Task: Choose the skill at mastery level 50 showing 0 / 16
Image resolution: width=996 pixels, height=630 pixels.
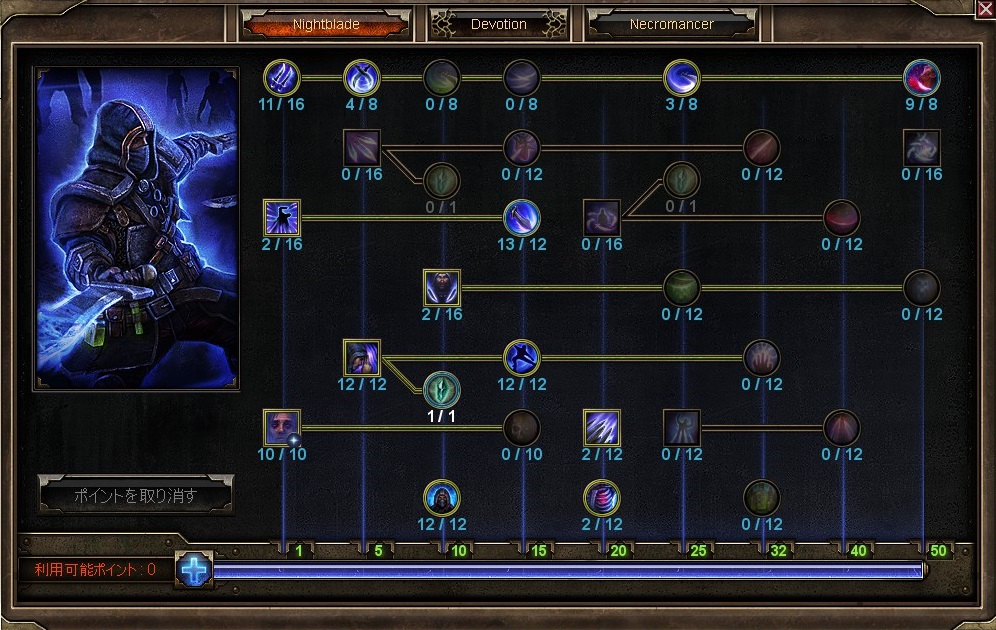Action: click(x=921, y=147)
